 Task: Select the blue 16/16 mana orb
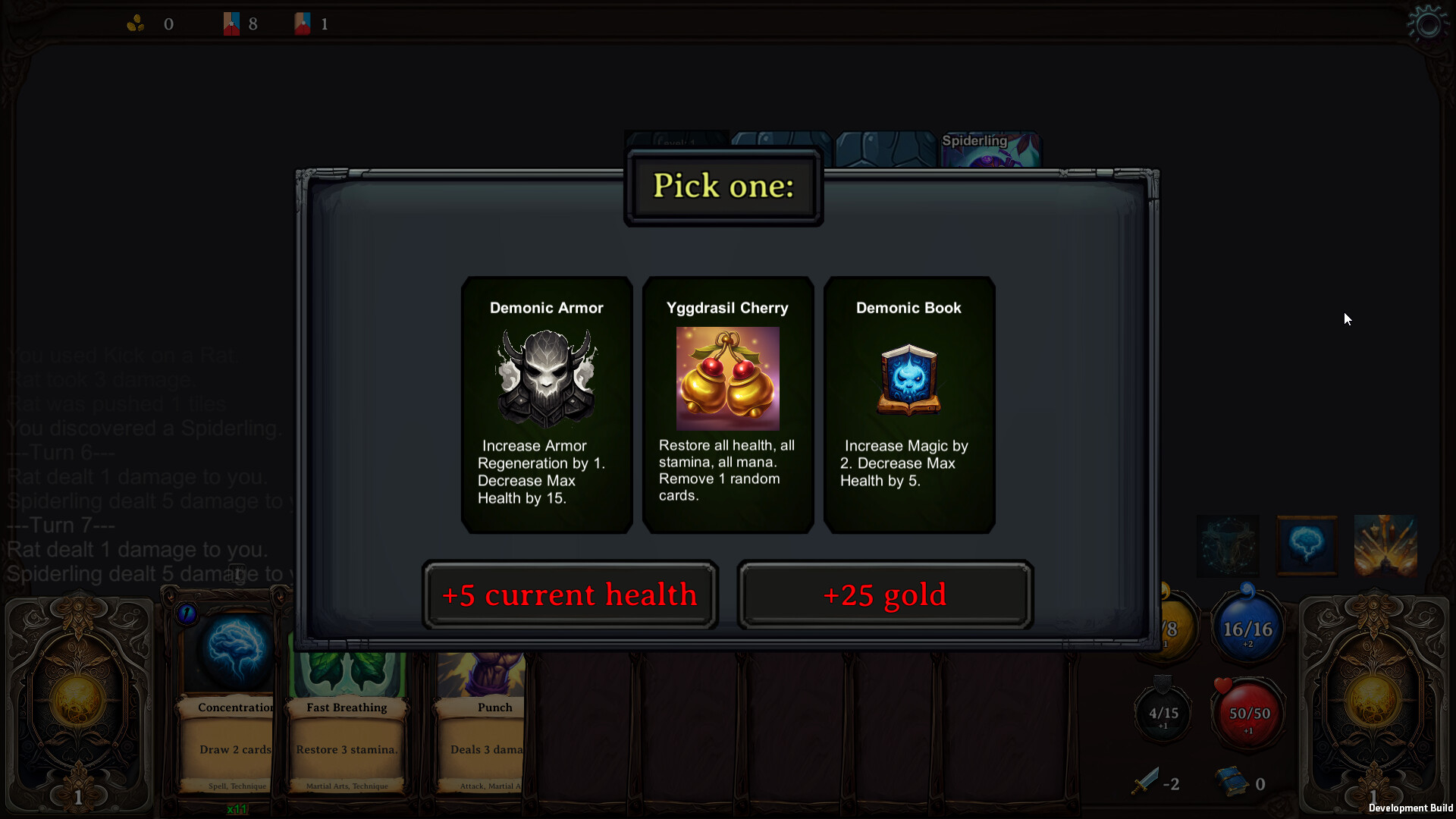[1246, 627]
